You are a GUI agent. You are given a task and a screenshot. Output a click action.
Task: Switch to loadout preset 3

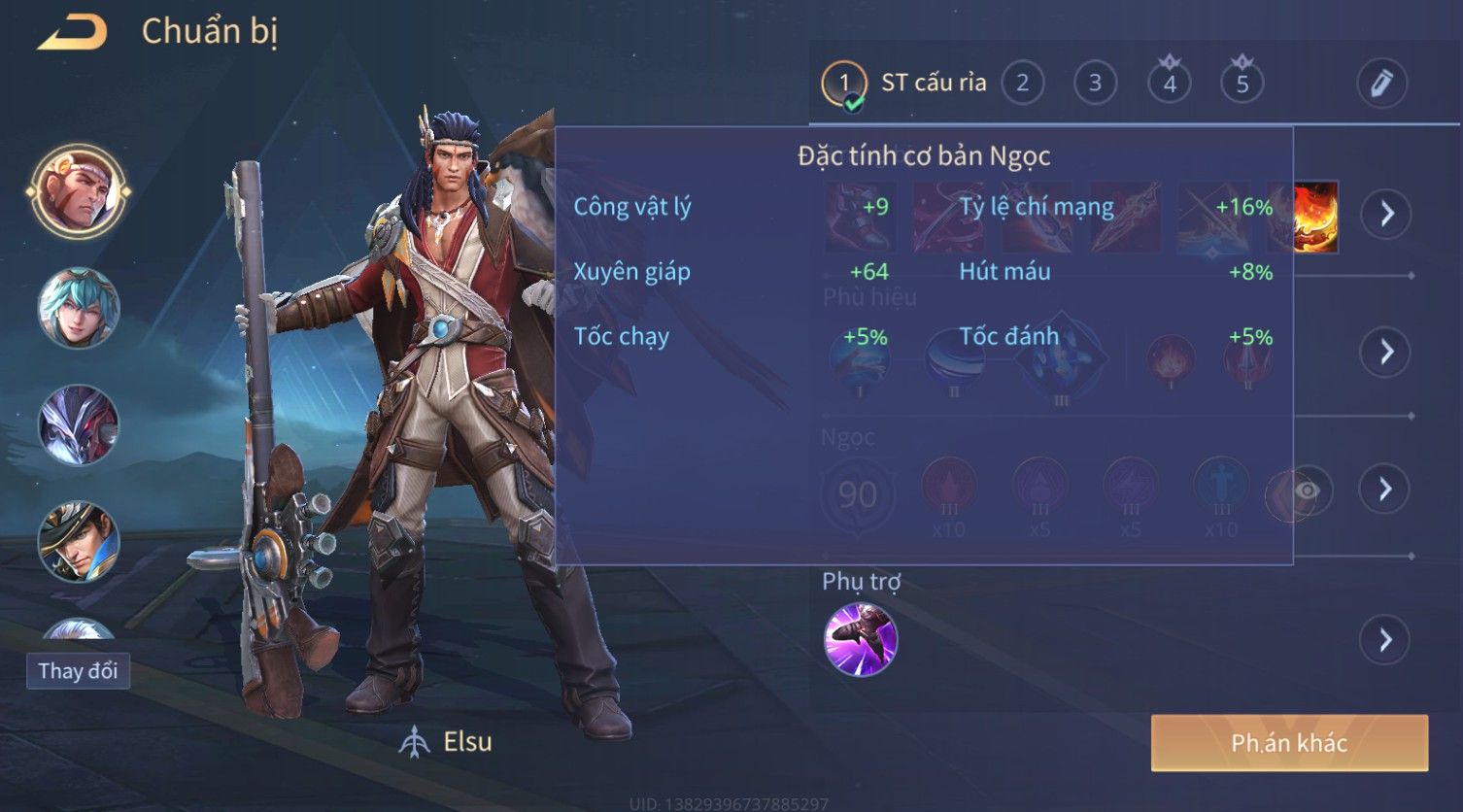point(1095,84)
